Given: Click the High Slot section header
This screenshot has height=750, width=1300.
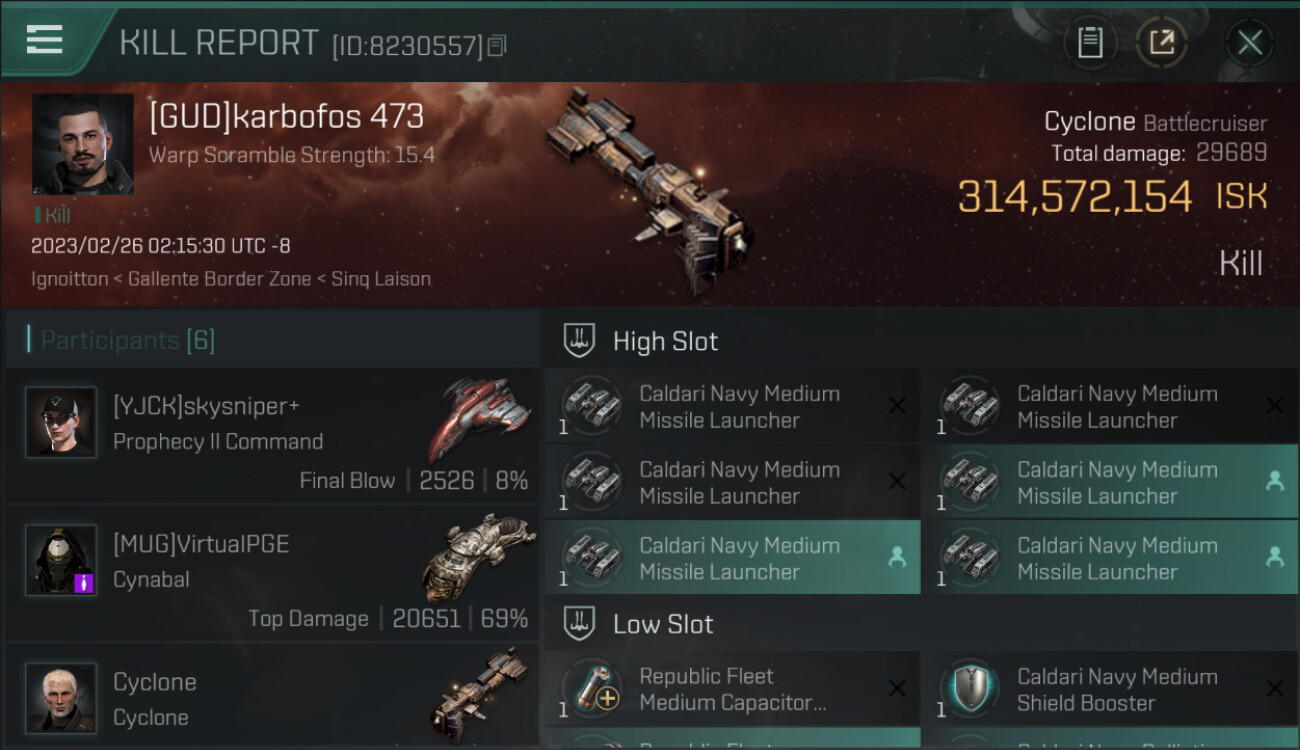Looking at the screenshot, I should [x=665, y=341].
